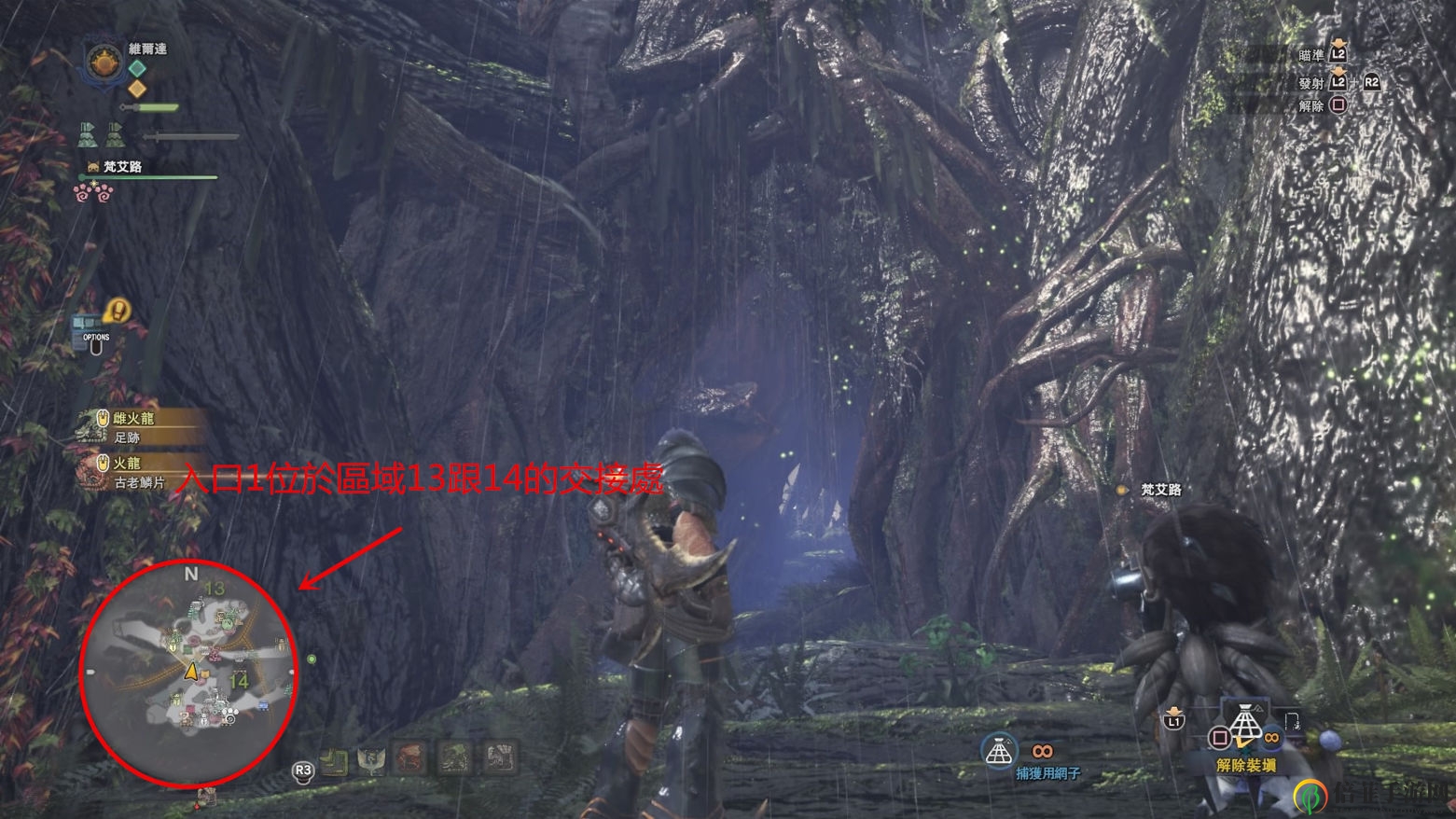1456x819 pixels.
Task: Select the Palico 梵艾路 name in the party list
Action: pos(122,166)
